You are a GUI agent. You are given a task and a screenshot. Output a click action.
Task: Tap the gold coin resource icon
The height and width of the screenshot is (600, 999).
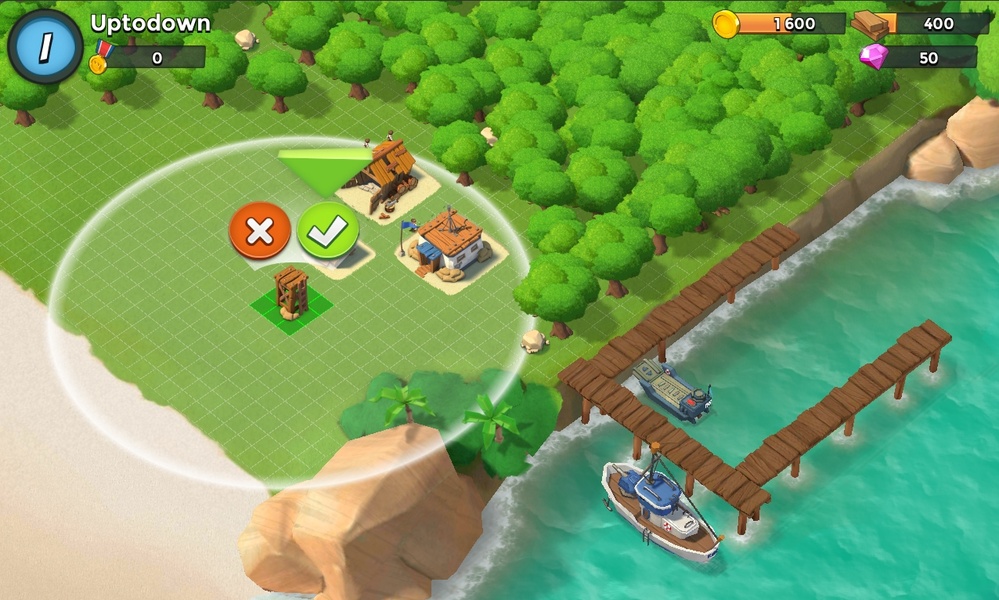point(726,24)
